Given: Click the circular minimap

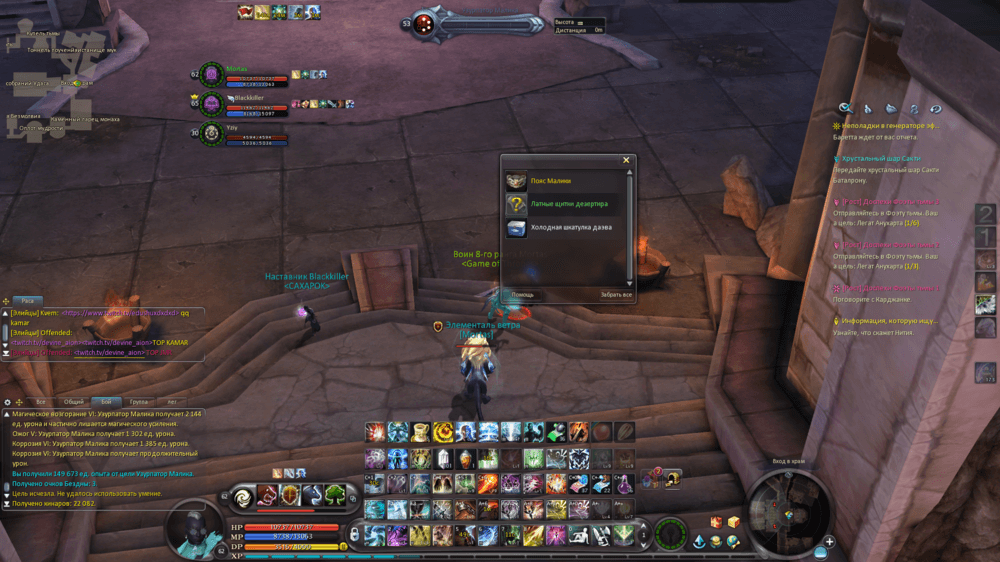Looking at the screenshot, I should click(788, 513).
